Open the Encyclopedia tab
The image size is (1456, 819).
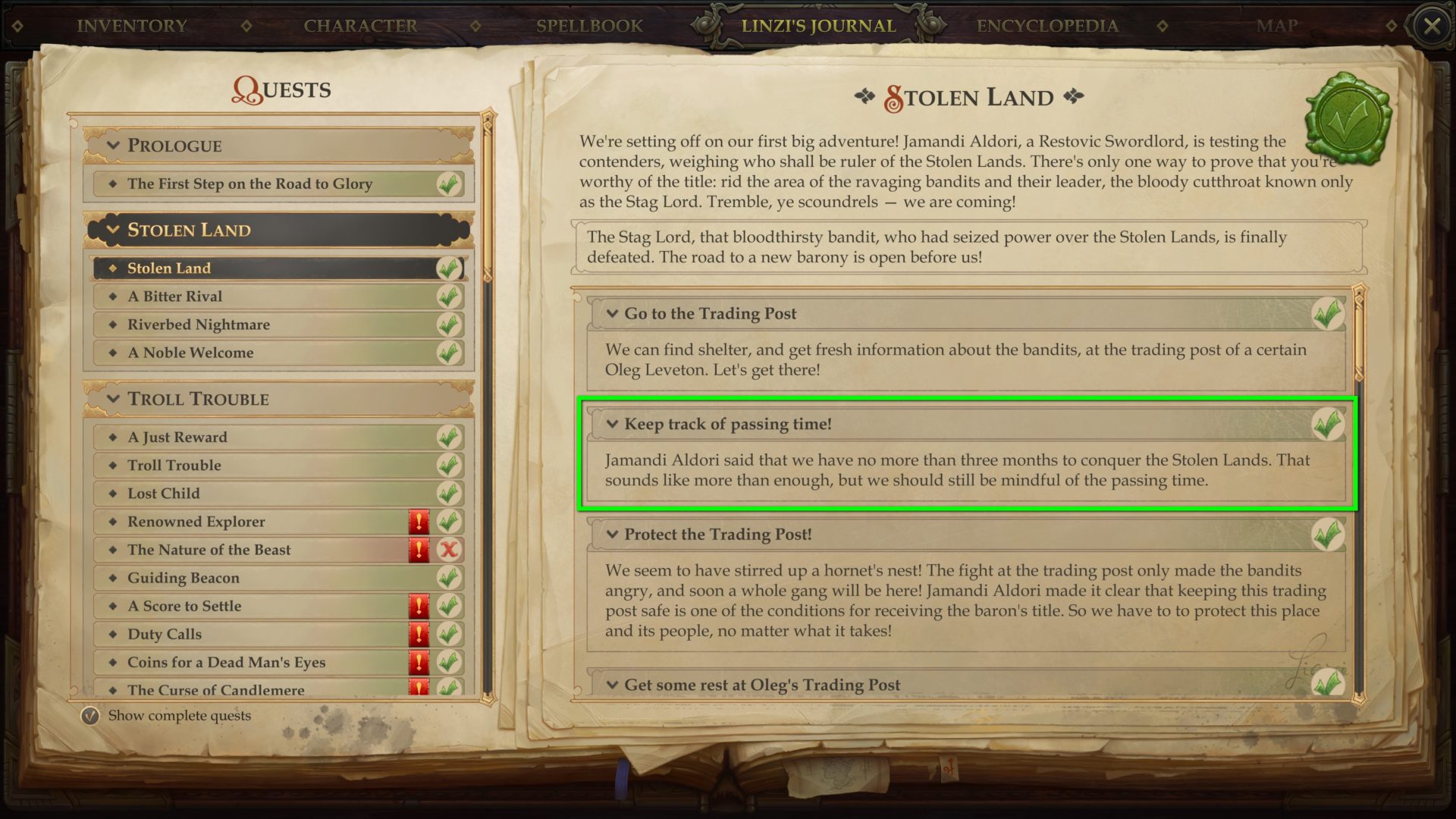pos(1047,25)
